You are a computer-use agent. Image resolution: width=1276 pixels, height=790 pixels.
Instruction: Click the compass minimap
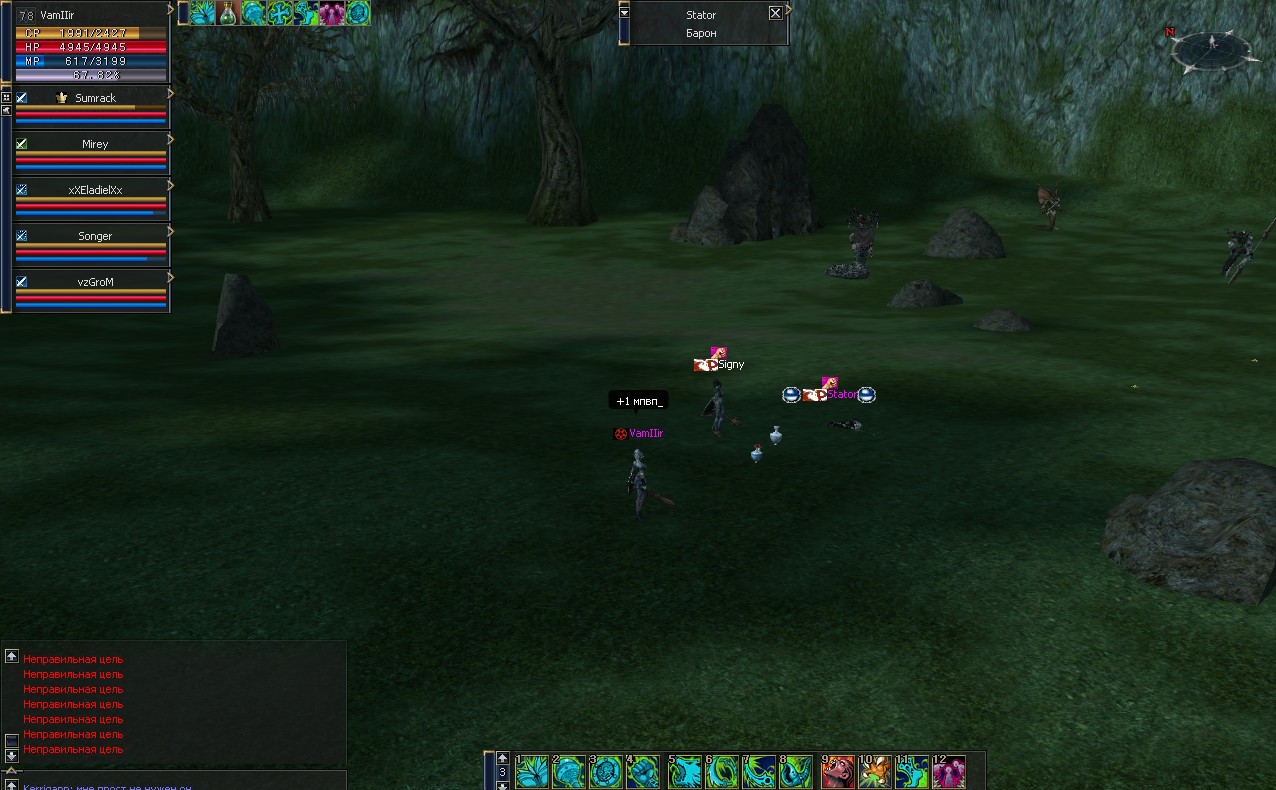coord(1211,48)
